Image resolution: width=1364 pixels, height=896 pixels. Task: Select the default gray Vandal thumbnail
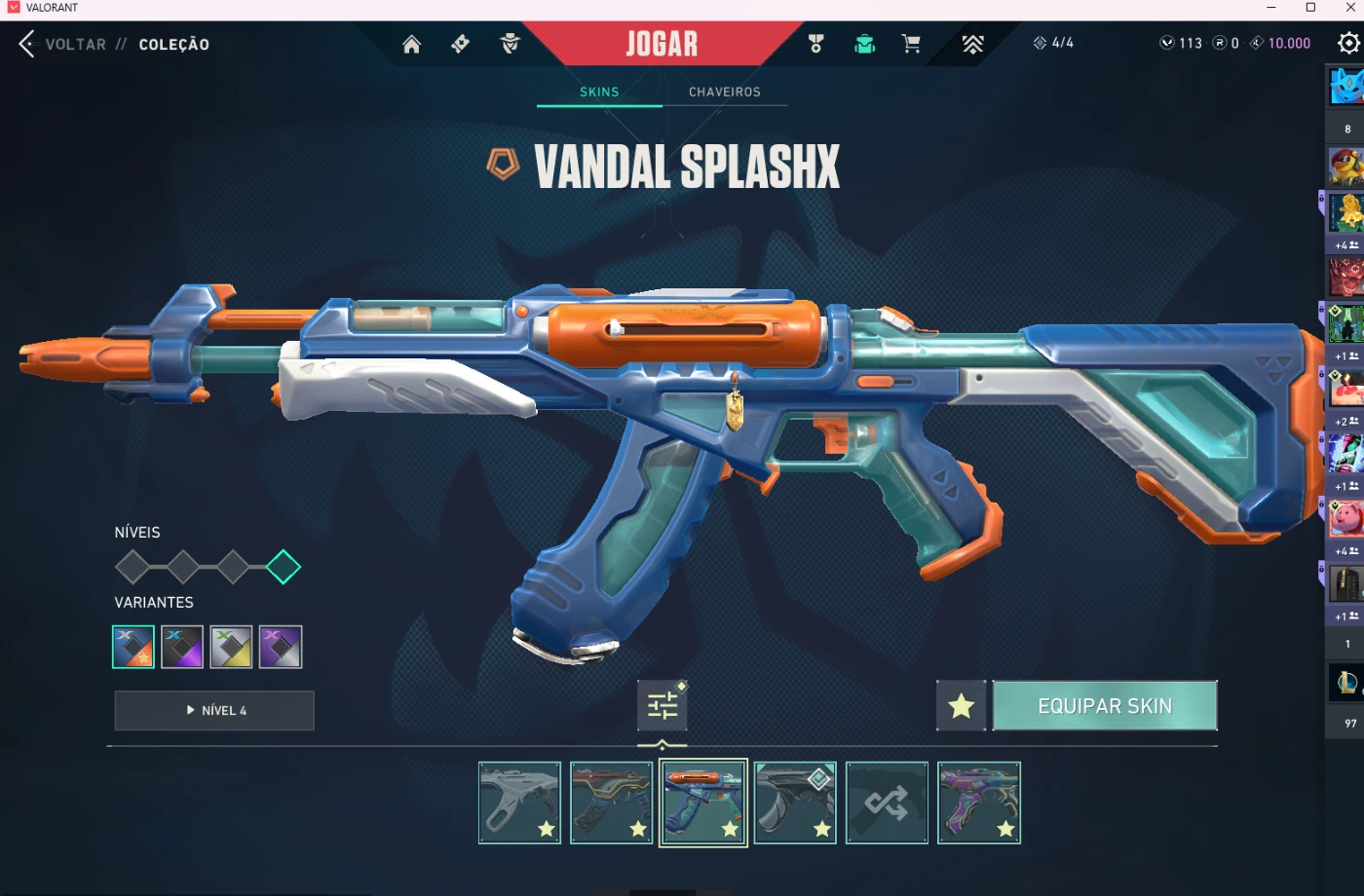tap(519, 803)
